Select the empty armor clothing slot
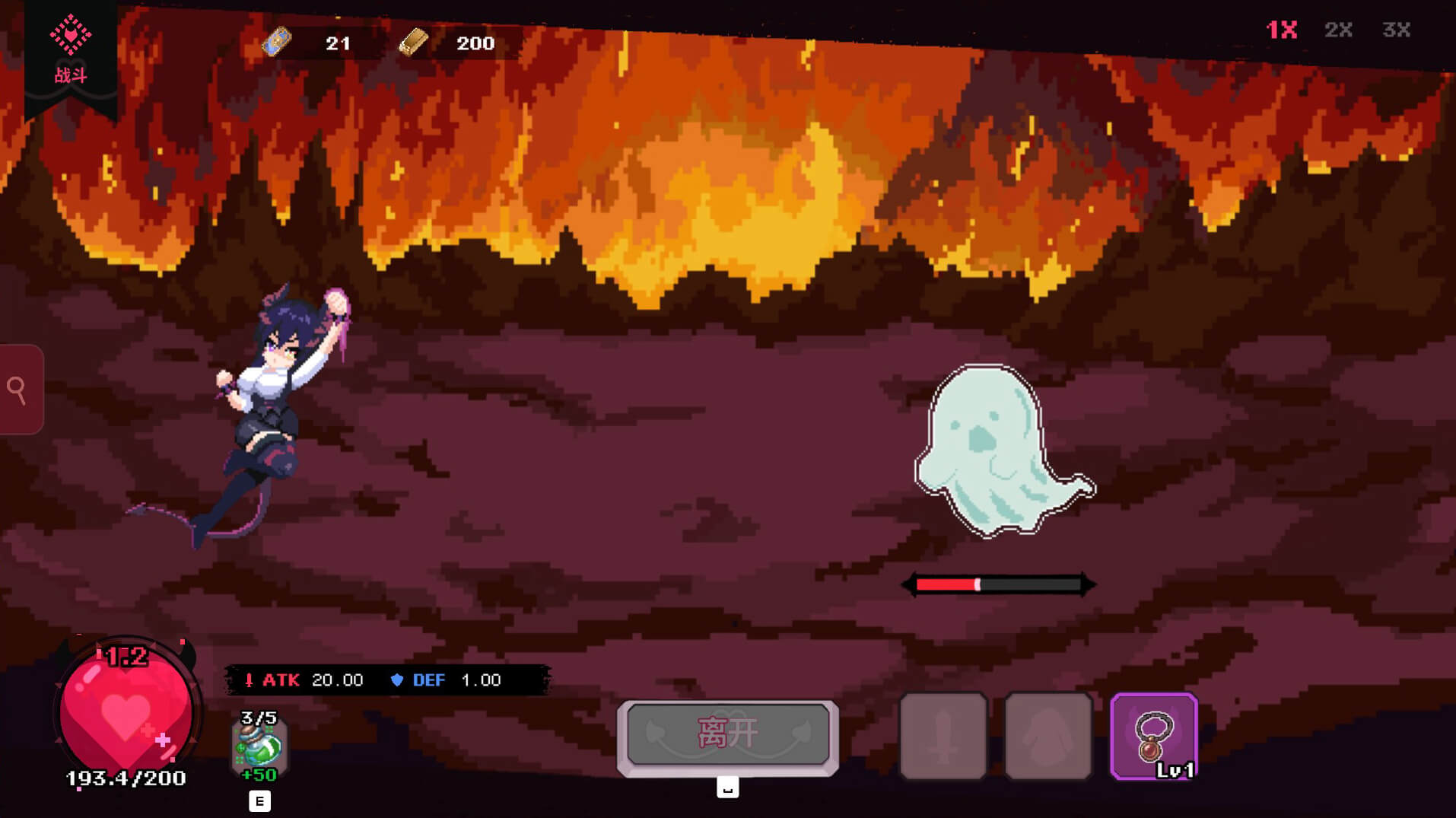Screen dimensions: 1456x818 [x=1048, y=736]
